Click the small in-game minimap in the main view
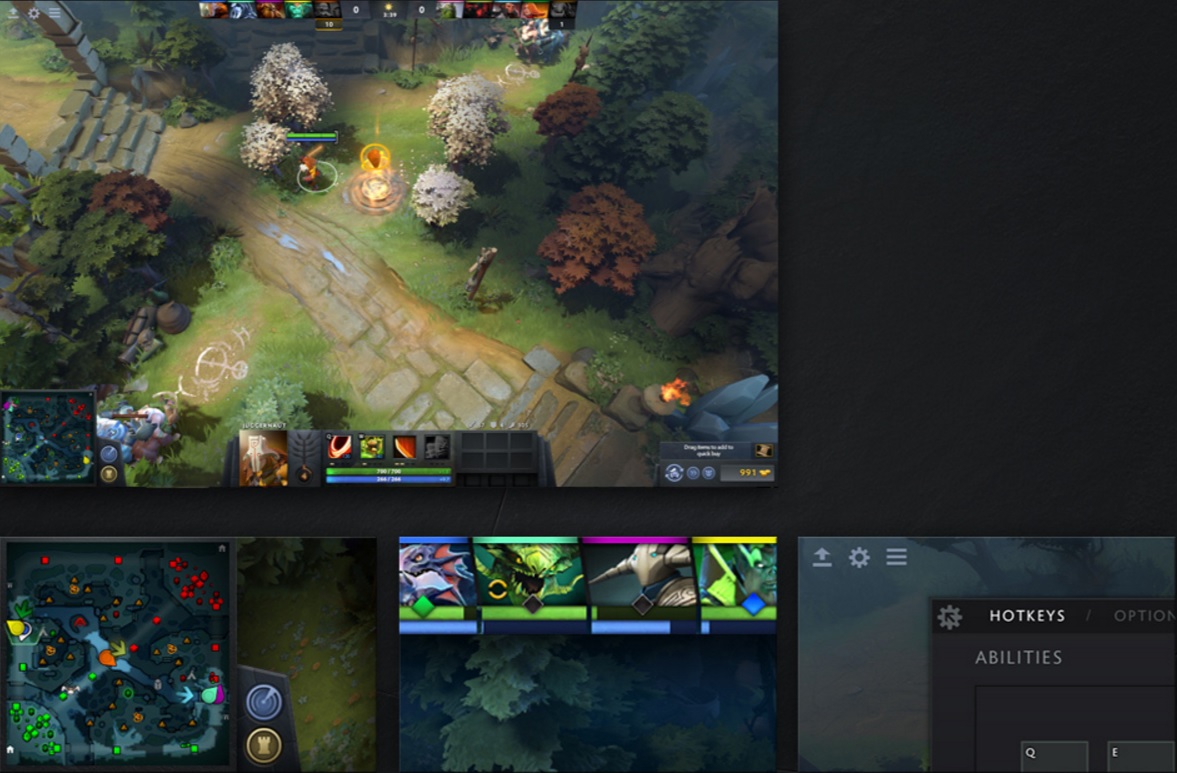 (x=48, y=437)
